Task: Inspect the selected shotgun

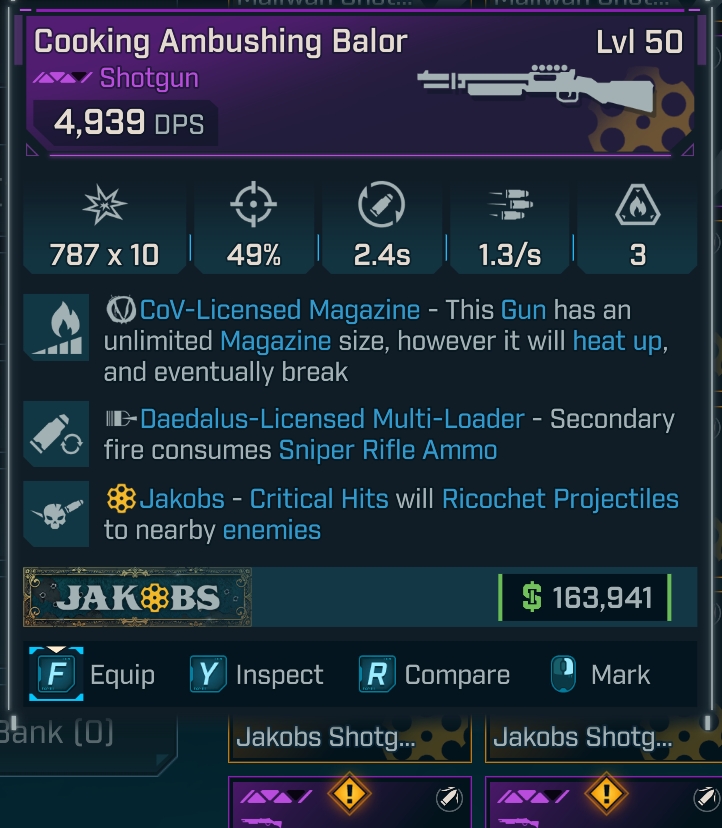Action: 258,675
